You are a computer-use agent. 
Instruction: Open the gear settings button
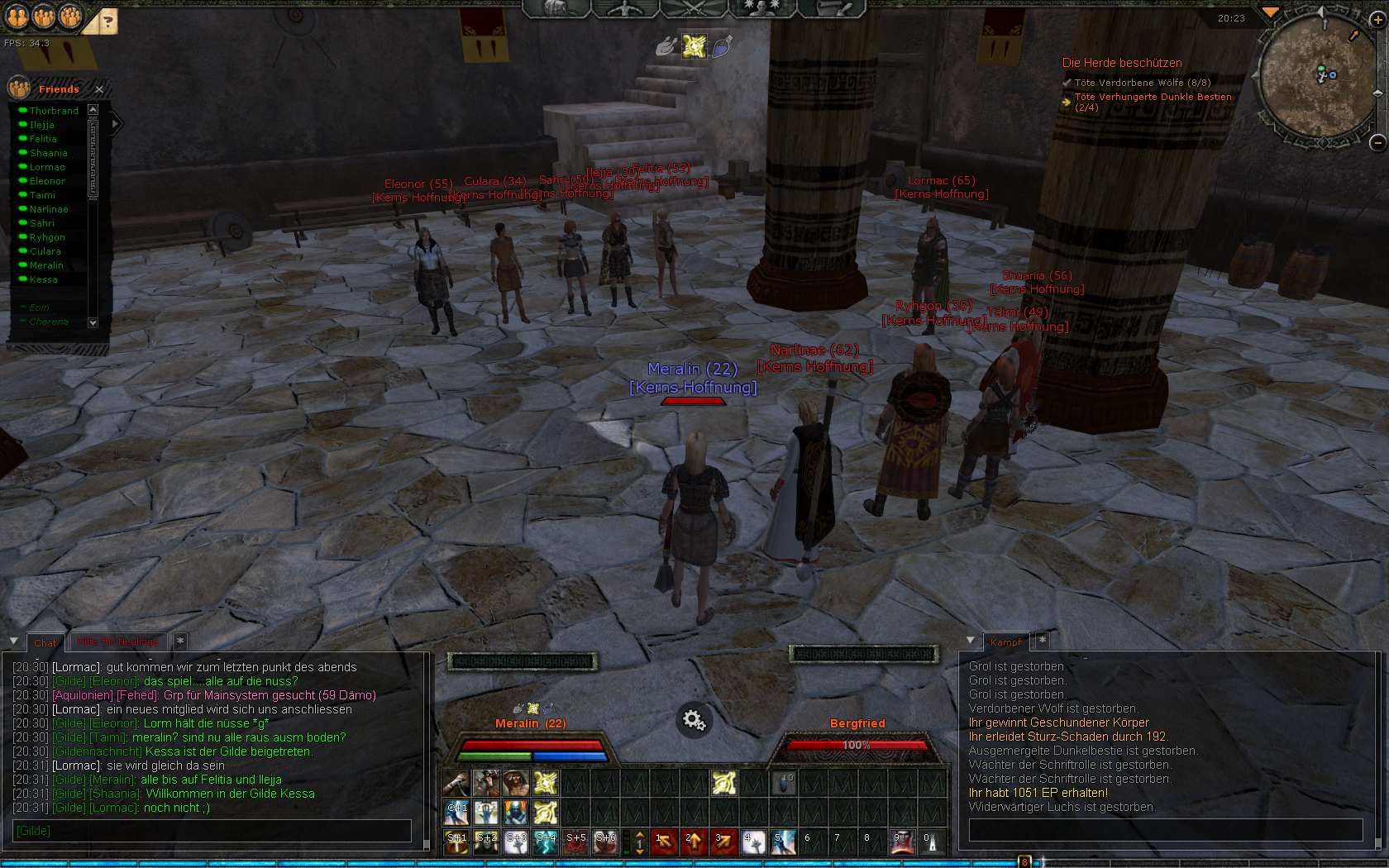pyautogui.click(x=694, y=720)
